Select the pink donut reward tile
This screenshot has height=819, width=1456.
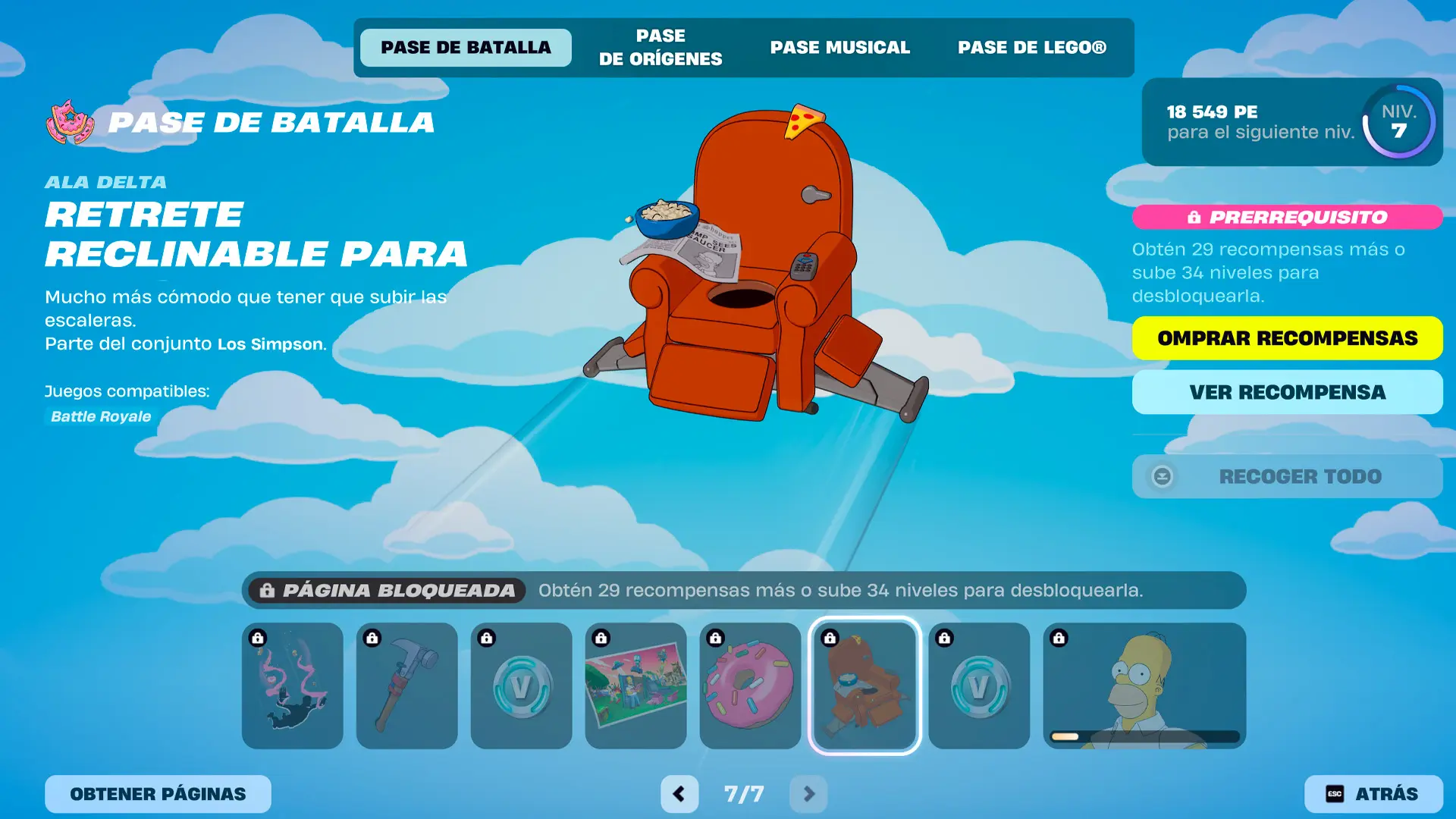[x=750, y=686]
